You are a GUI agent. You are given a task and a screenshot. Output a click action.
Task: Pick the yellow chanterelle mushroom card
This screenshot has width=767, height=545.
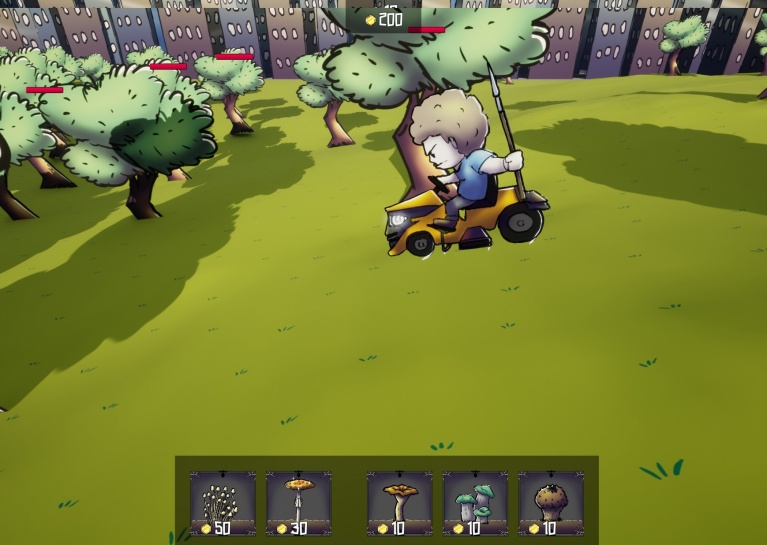pyautogui.click(x=399, y=503)
